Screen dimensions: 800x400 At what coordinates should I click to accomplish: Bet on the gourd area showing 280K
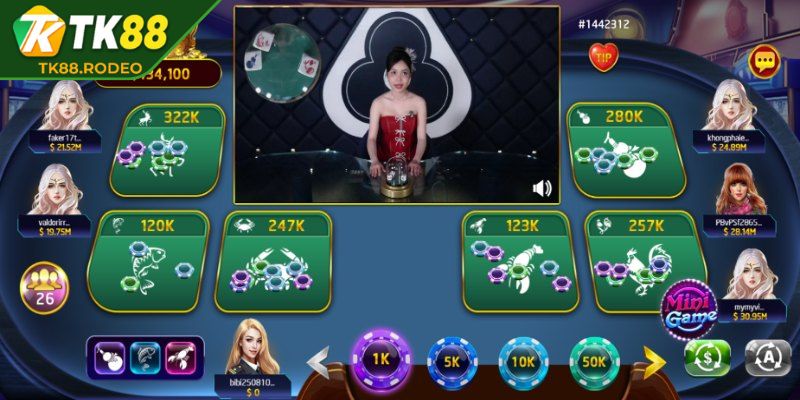click(627, 150)
